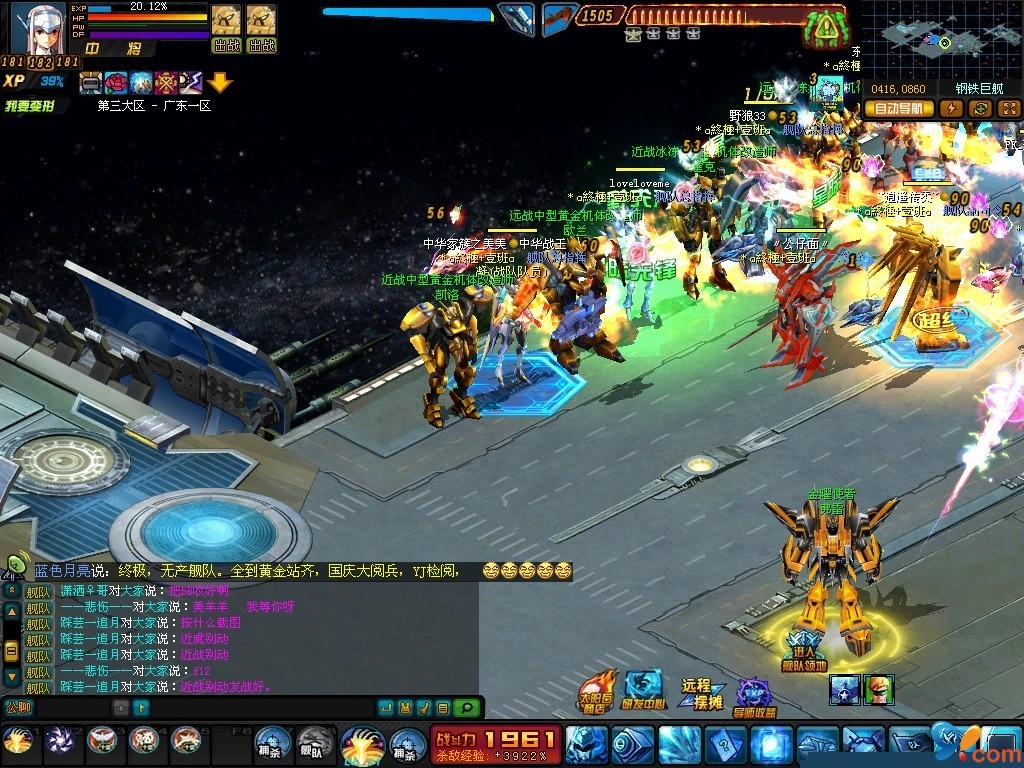Select the 舰队 skill icon on hotbar
1024x768 pixels.
tap(314, 744)
